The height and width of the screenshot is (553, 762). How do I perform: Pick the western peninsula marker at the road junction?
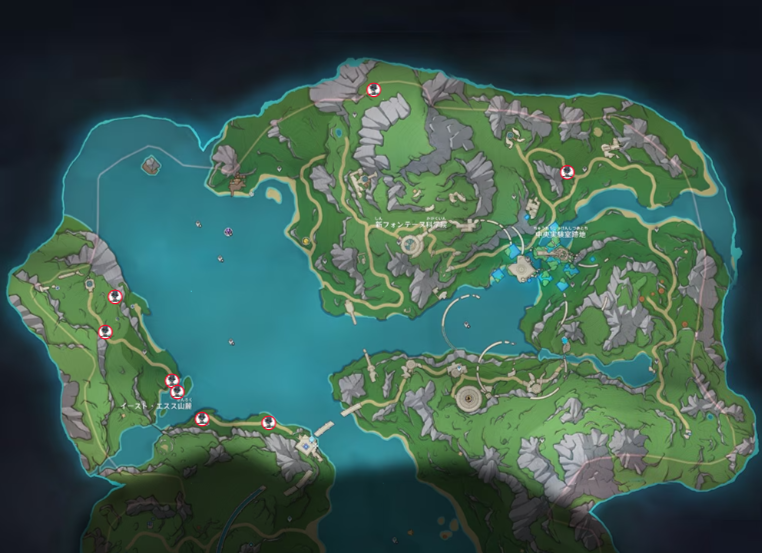tap(105, 331)
